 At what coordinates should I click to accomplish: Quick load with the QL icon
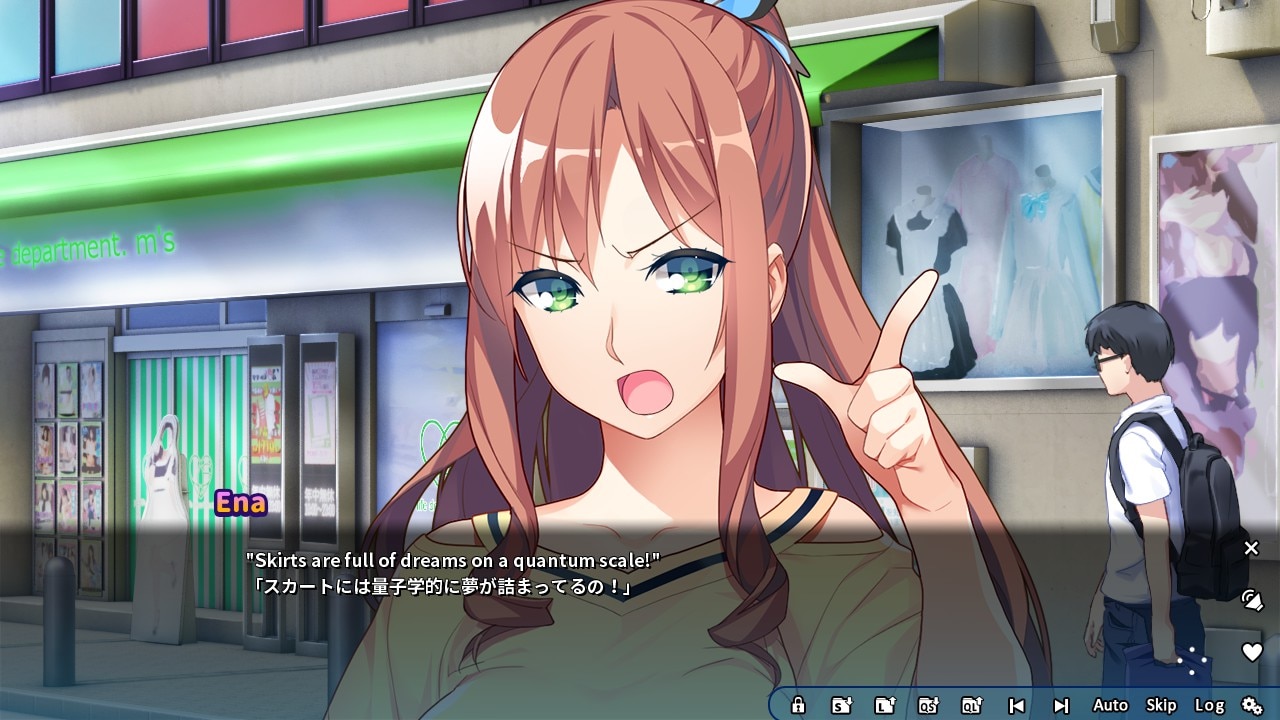coord(971,705)
